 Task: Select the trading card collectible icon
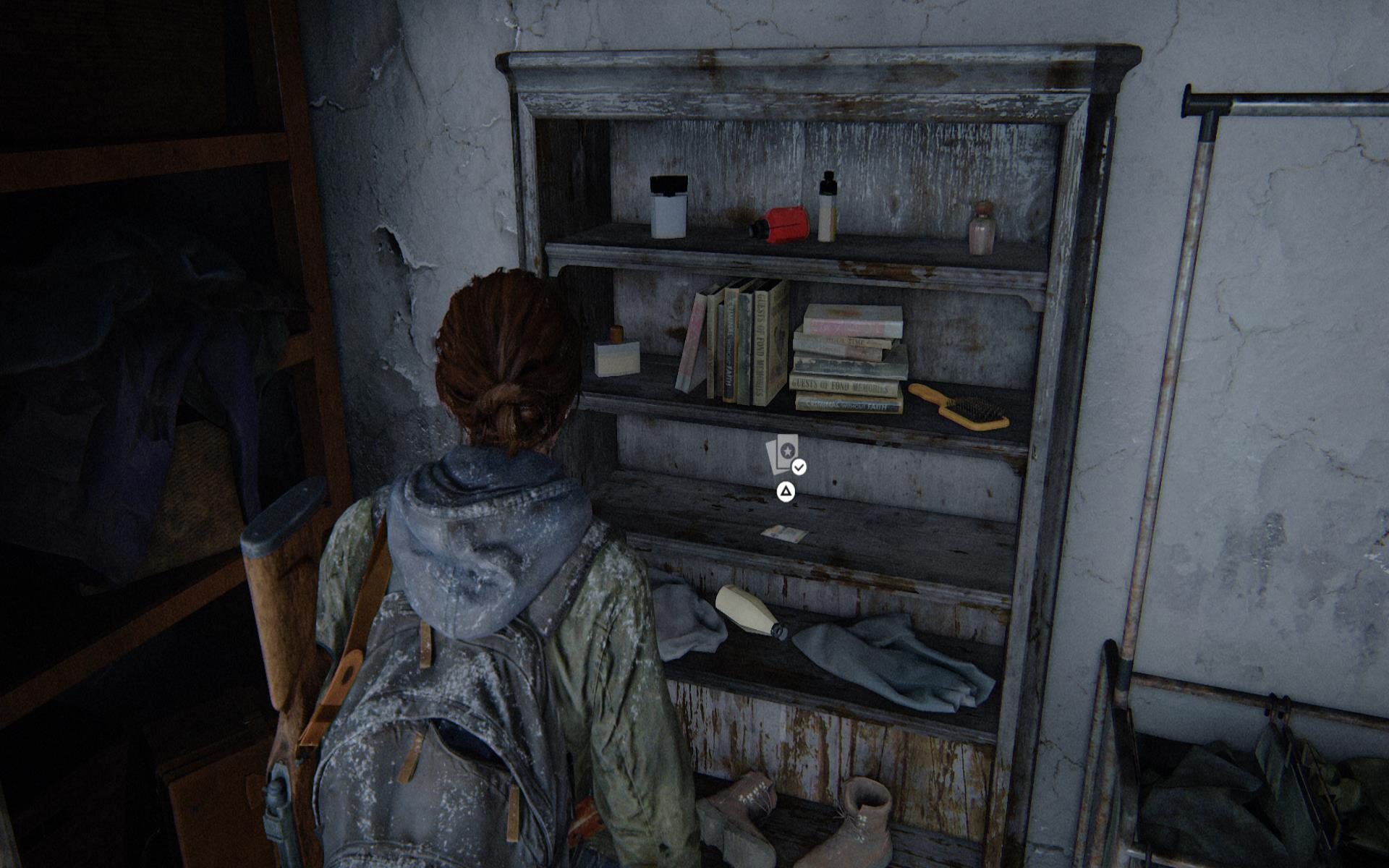click(x=783, y=454)
